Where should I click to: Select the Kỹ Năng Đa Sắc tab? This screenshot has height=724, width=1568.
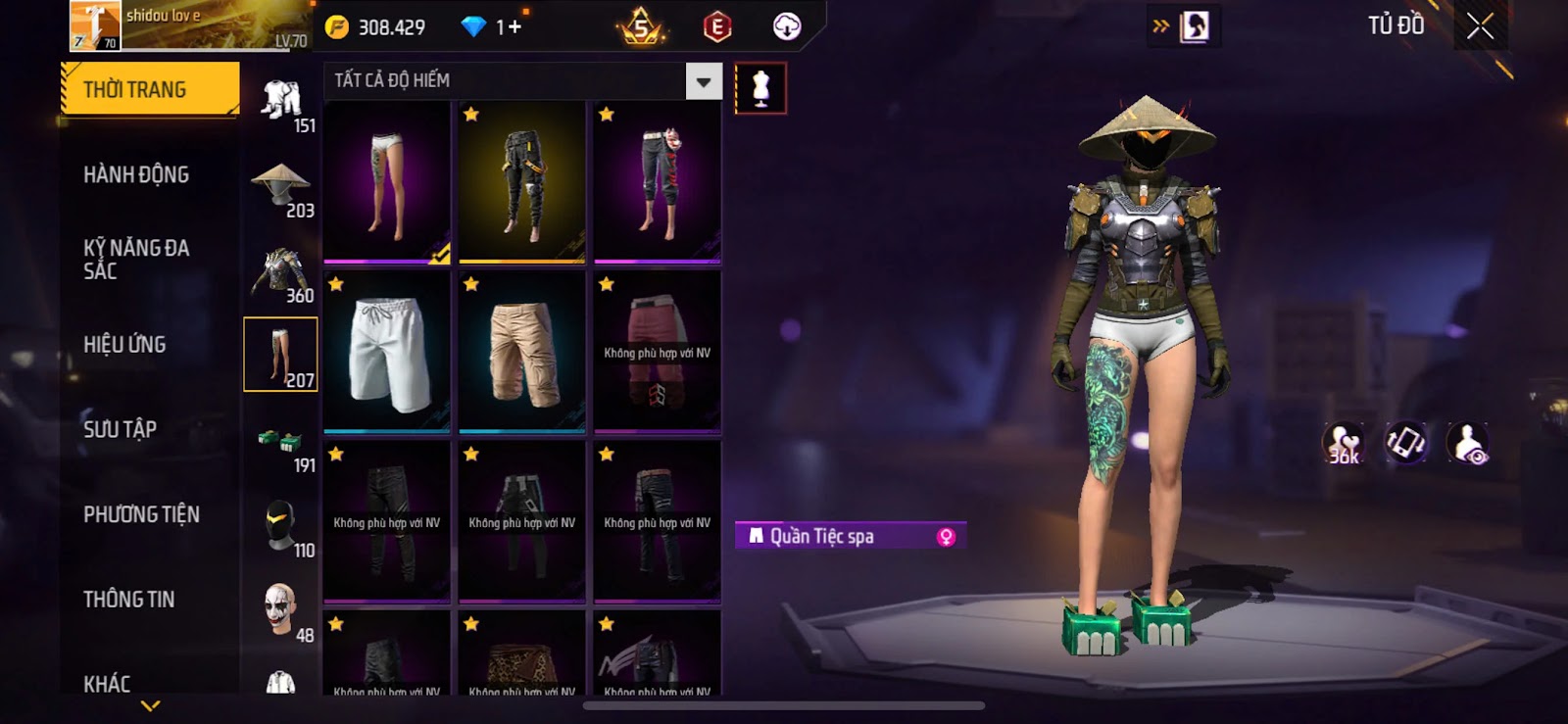136,260
